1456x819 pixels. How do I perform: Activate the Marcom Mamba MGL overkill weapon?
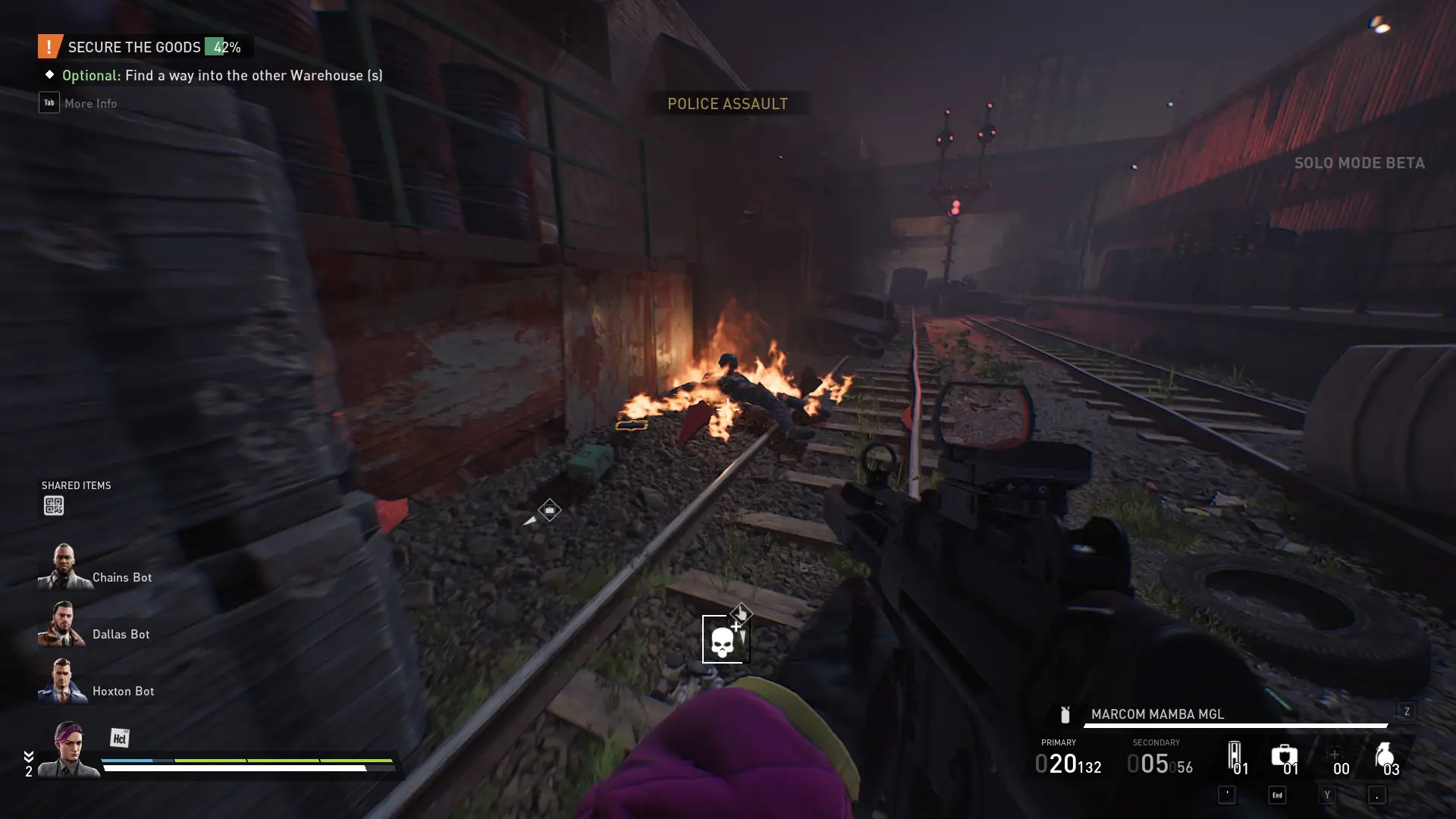click(x=1157, y=714)
